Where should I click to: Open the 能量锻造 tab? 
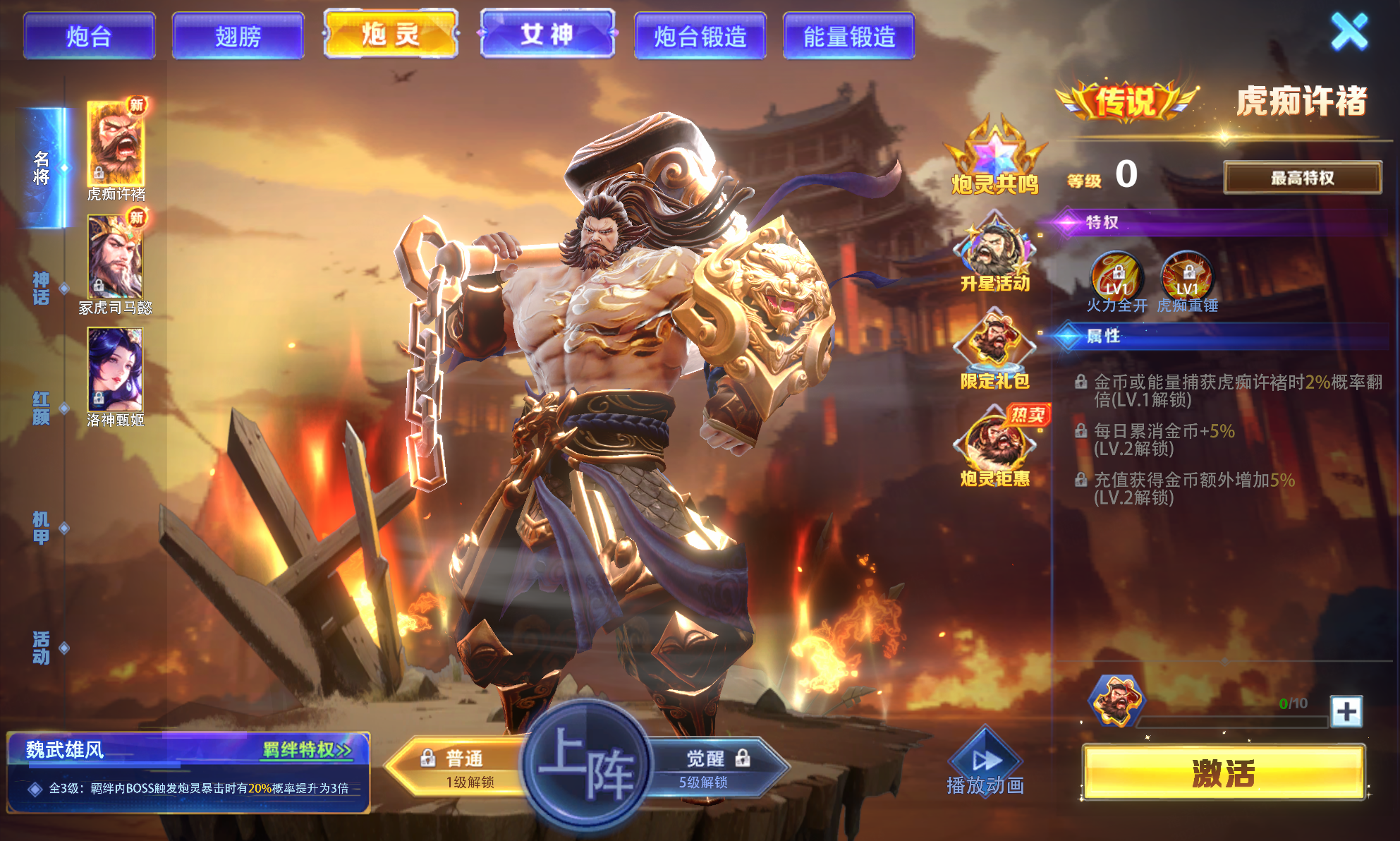coord(849,36)
